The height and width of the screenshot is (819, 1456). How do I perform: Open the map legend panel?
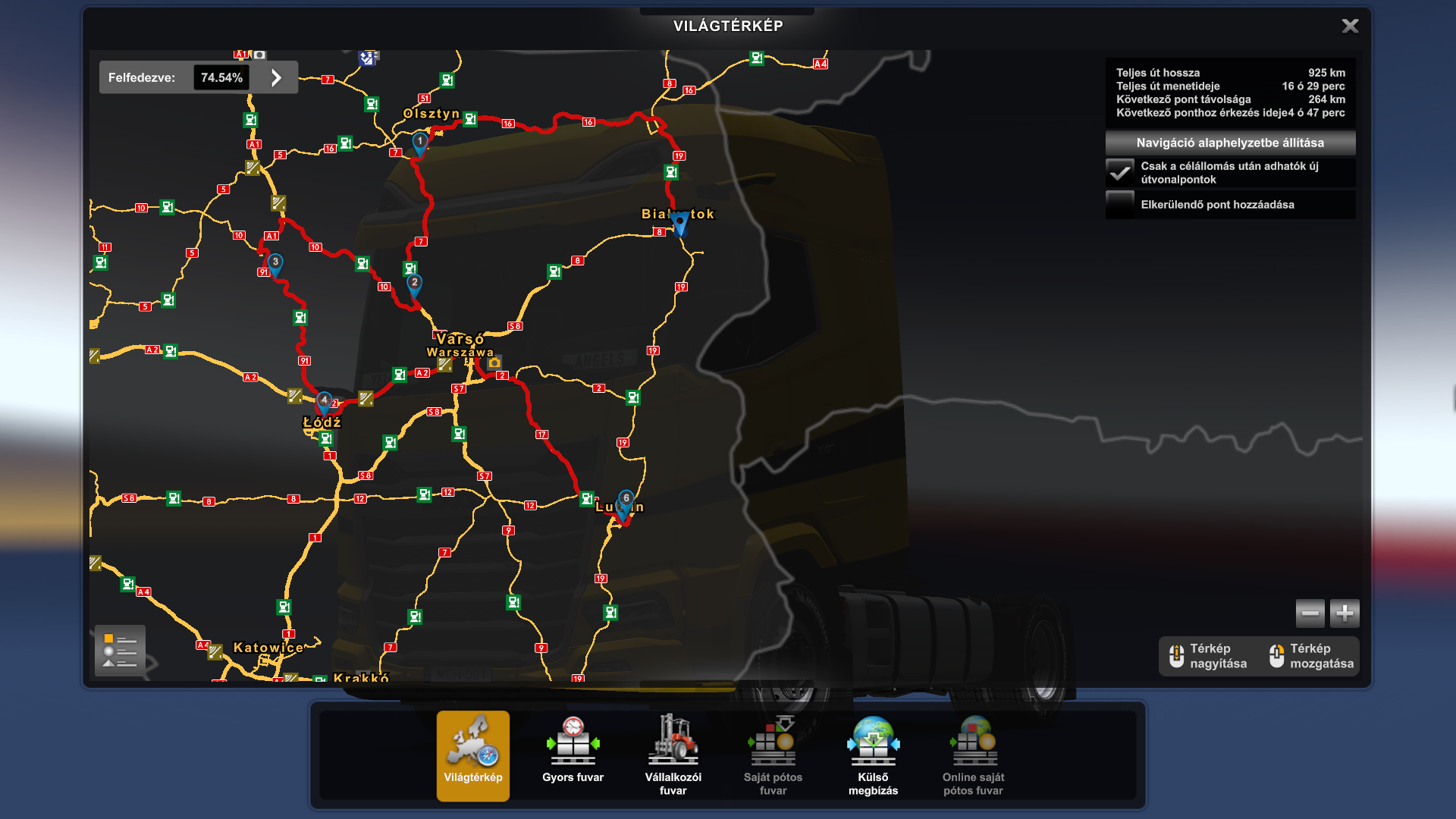pos(120,649)
